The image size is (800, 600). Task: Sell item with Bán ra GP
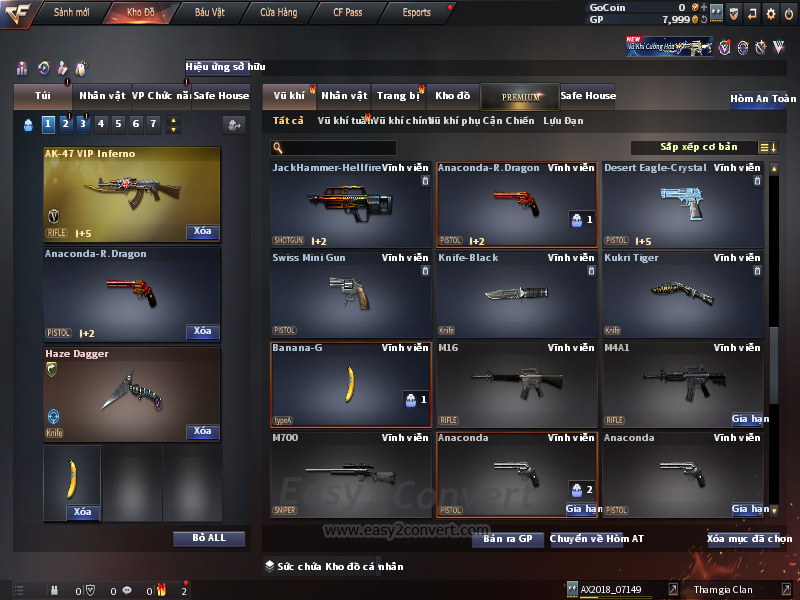point(508,539)
